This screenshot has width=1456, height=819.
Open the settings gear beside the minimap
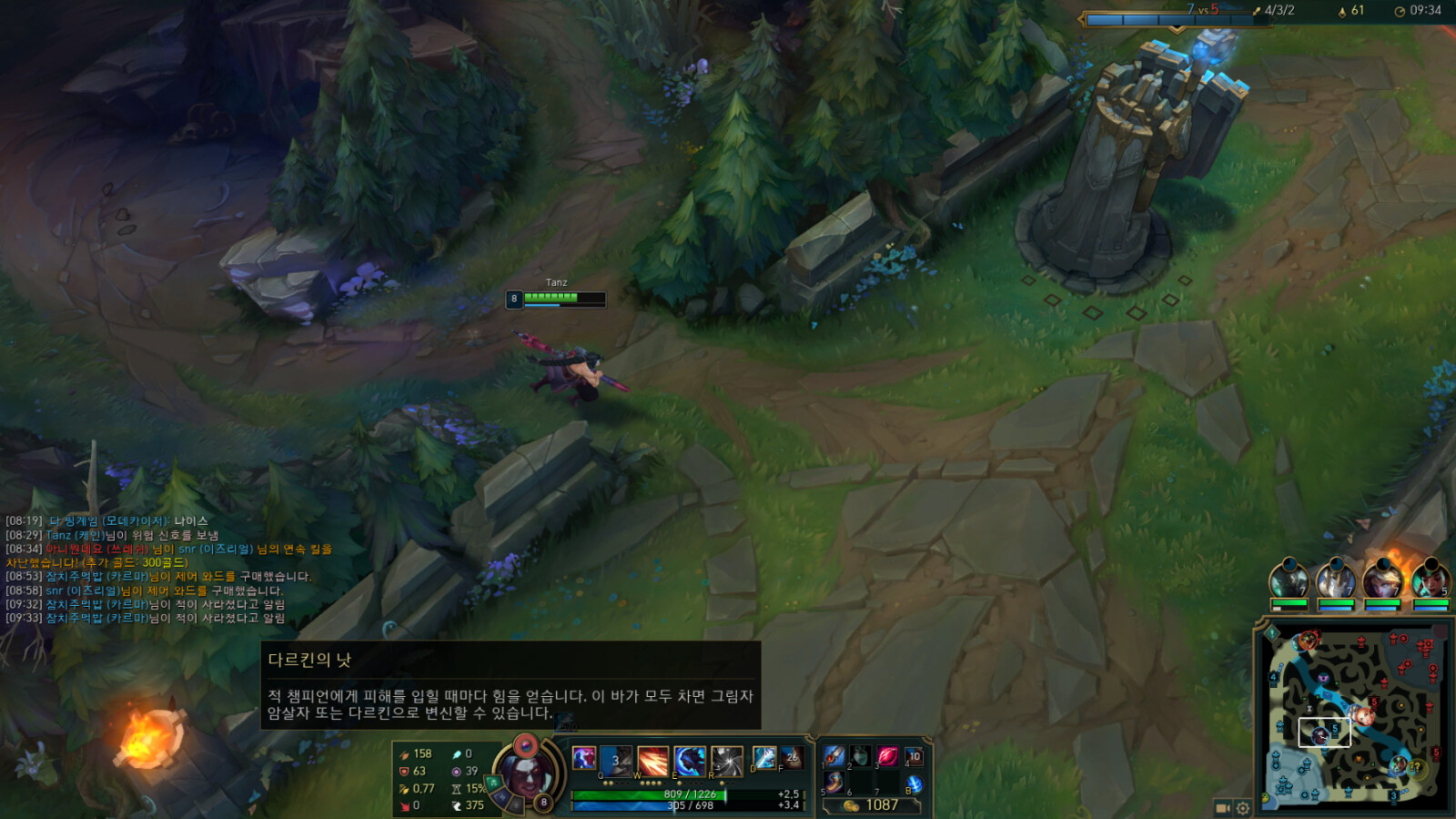click(1243, 808)
